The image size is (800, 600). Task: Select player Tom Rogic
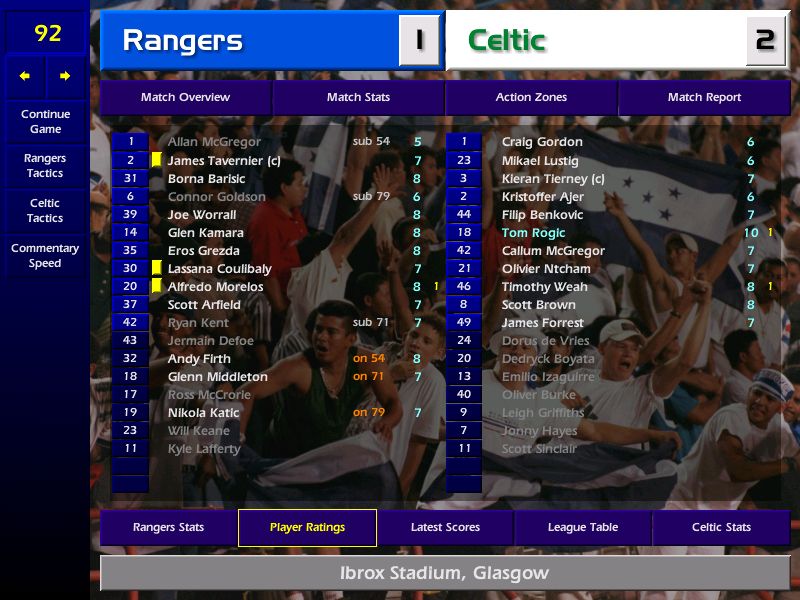[533, 233]
